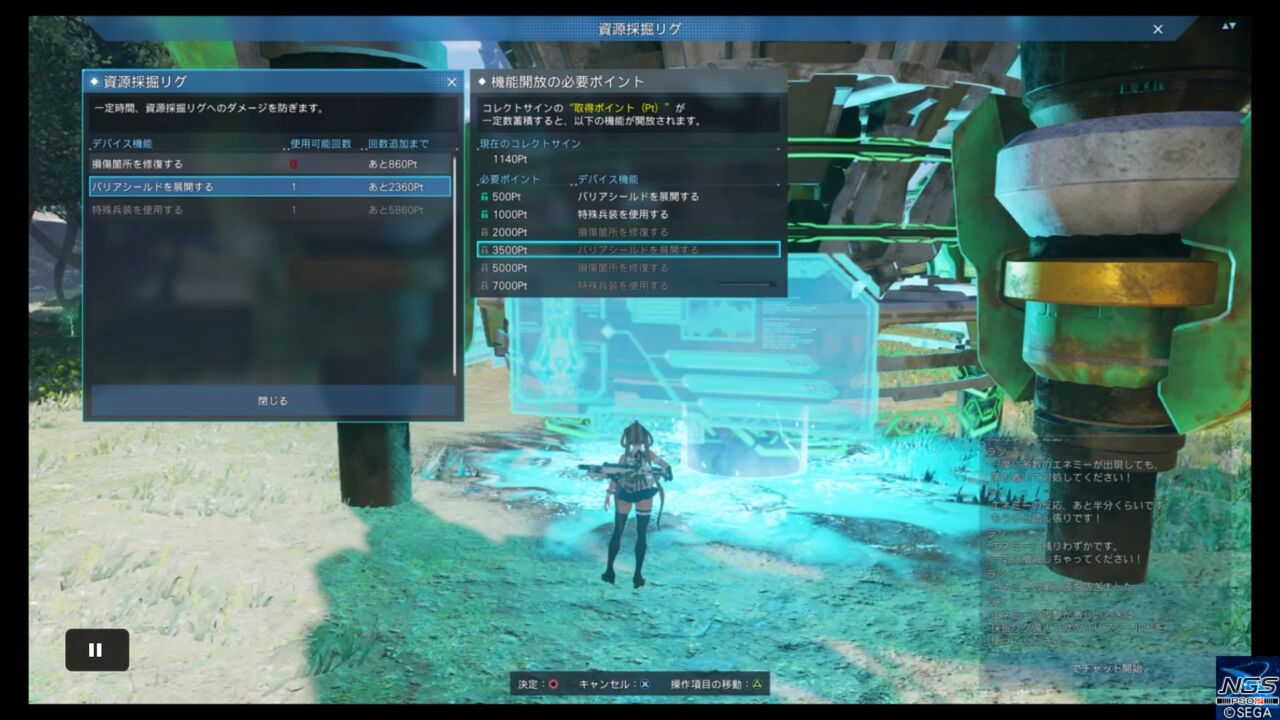
Task: Click the 資源採掘リグ title bar at screen top
Action: pos(640,29)
